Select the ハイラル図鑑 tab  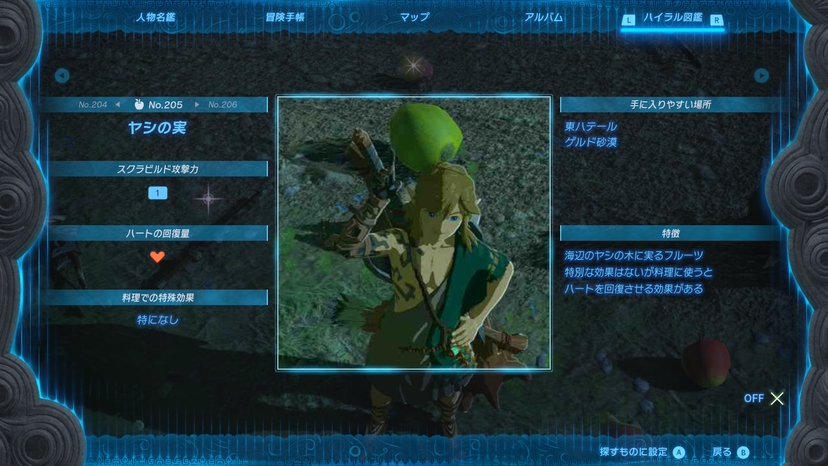pos(671,19)
